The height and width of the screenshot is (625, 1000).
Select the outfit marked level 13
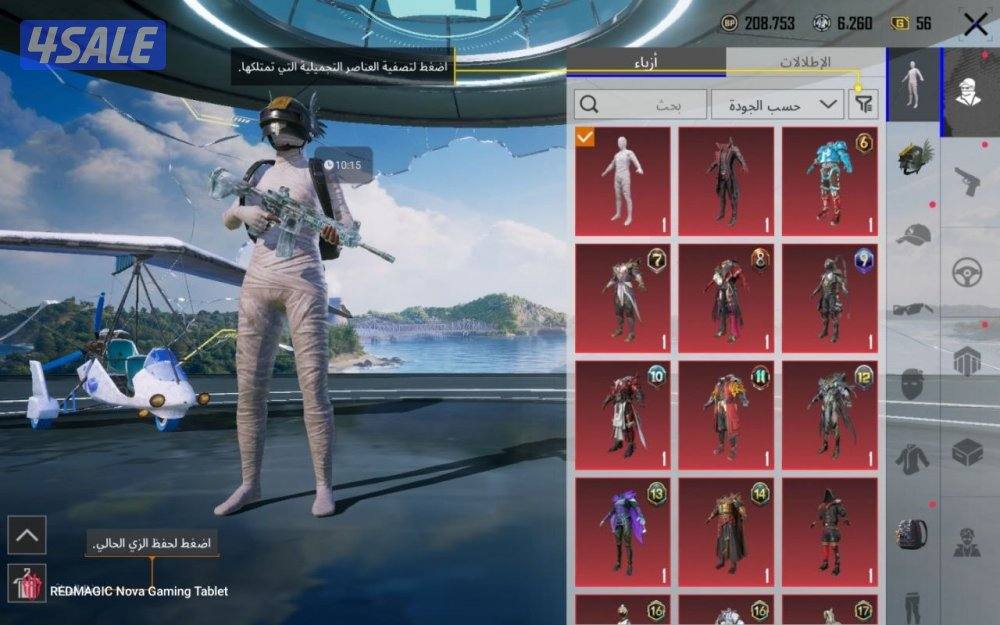coord(622,532)
